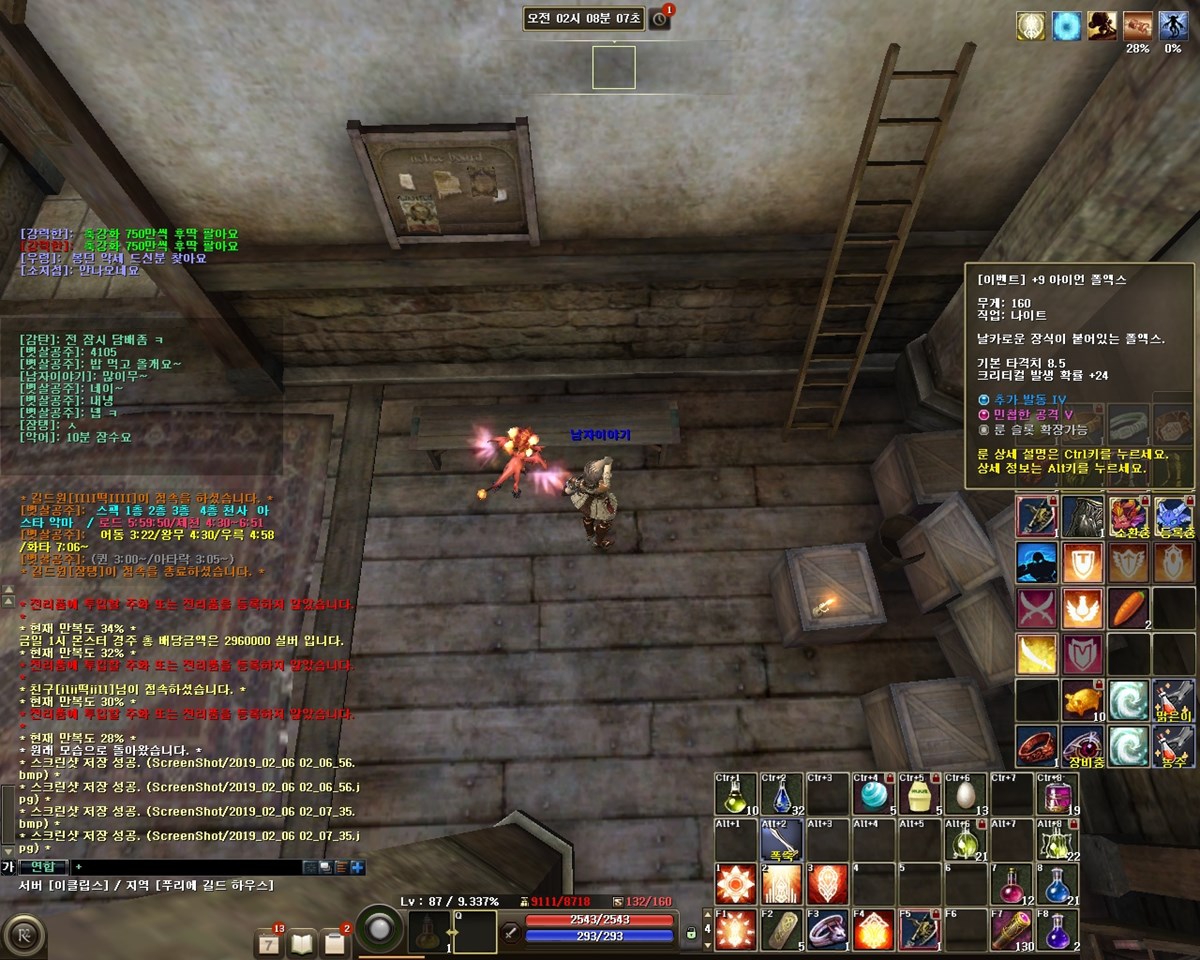Select the golden pig item slot
Screen dimensions: 1200x960
pos(1082,699)
